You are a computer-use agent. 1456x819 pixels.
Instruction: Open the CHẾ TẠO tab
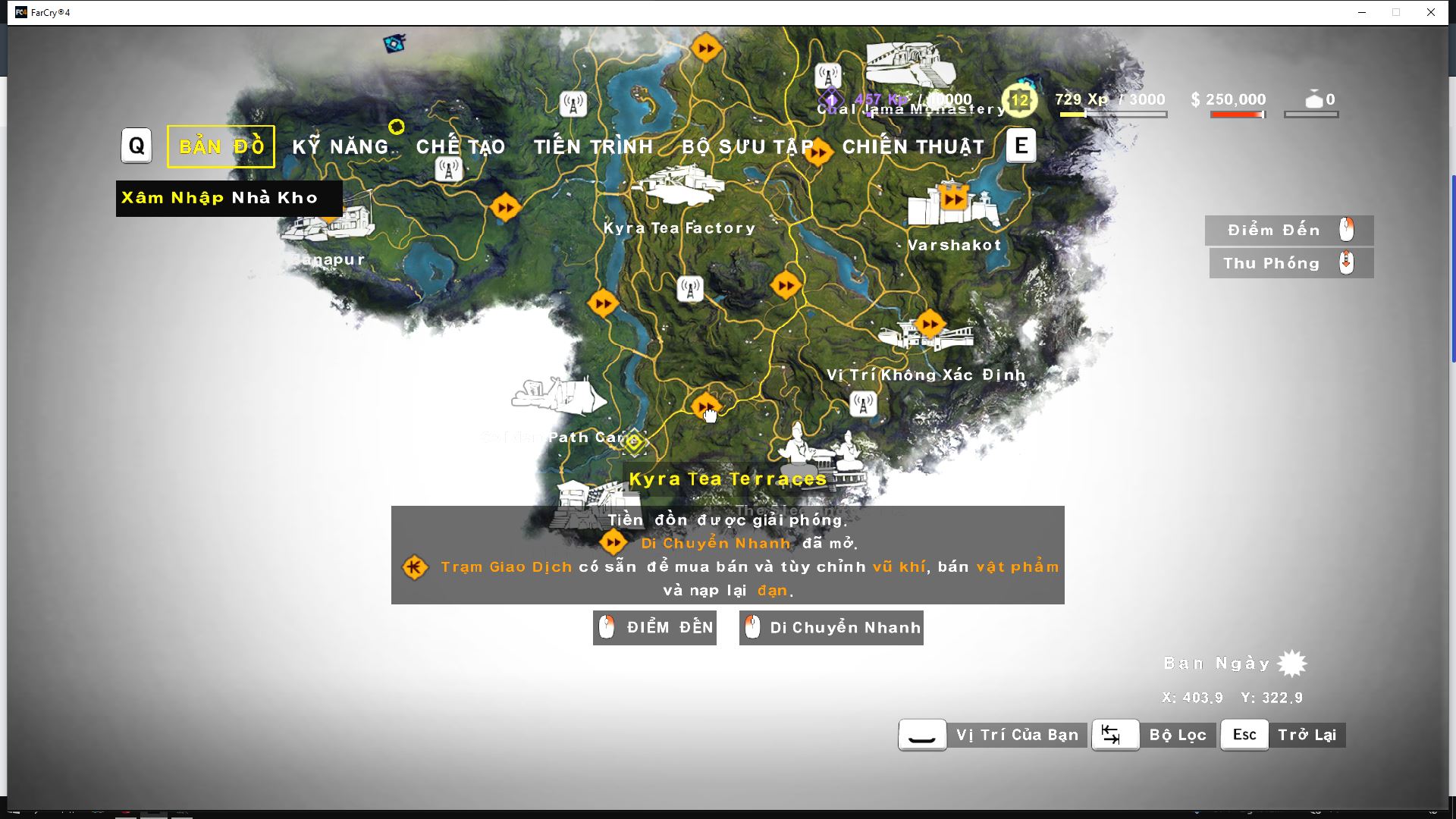tap(463, 146)
